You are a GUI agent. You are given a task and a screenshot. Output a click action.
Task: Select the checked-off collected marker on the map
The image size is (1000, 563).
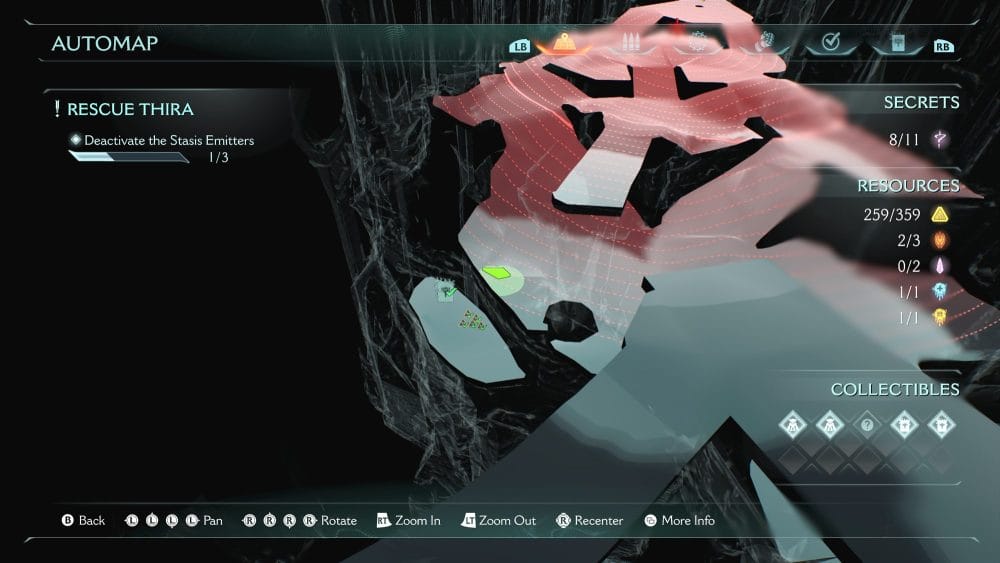[x=447, y=292]
